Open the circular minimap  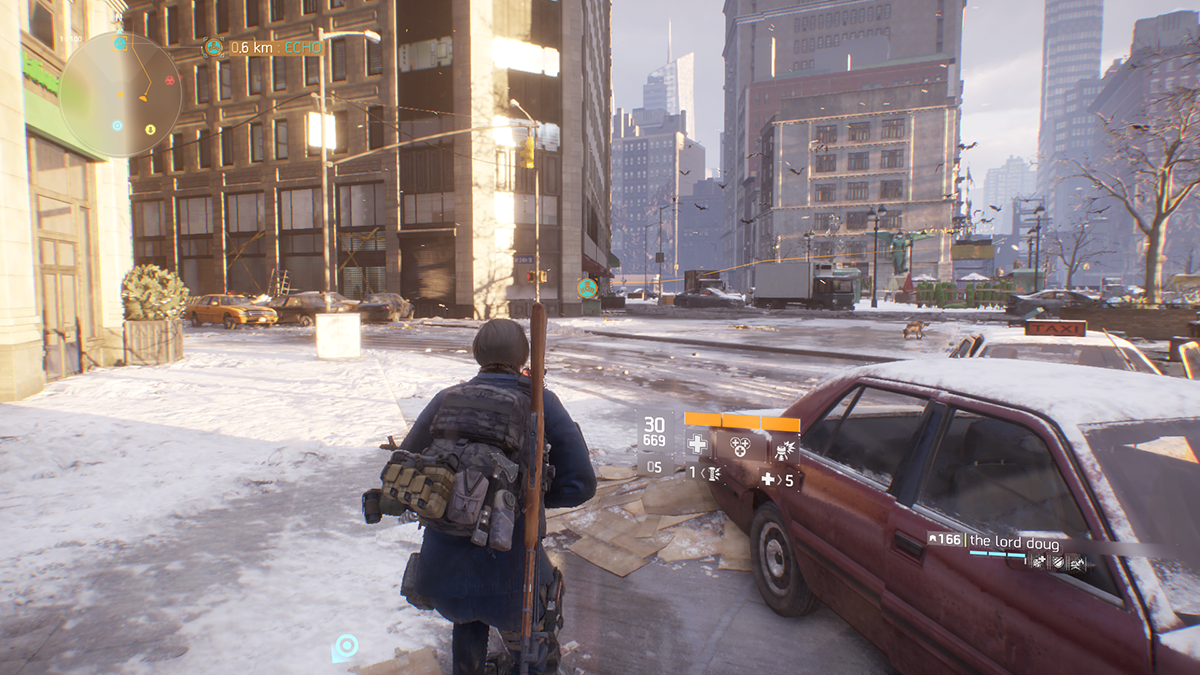[120, 95]
